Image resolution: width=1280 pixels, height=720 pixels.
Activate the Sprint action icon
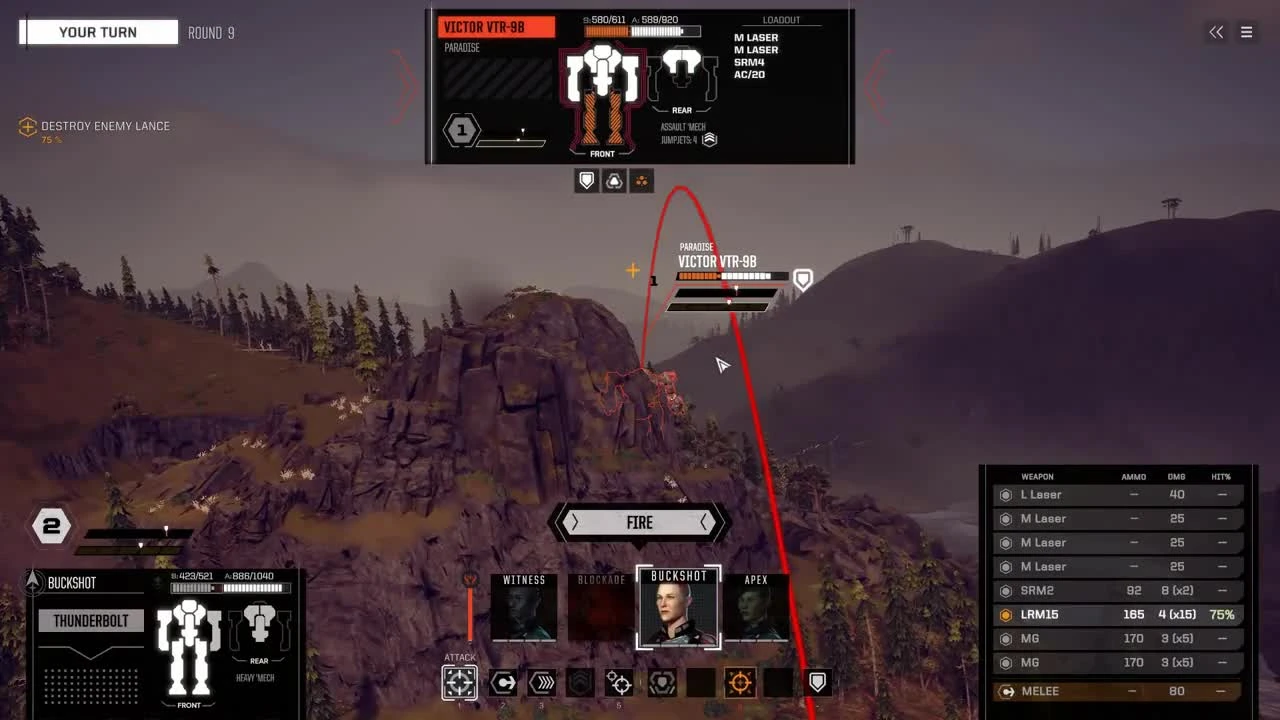click(542, 683)
